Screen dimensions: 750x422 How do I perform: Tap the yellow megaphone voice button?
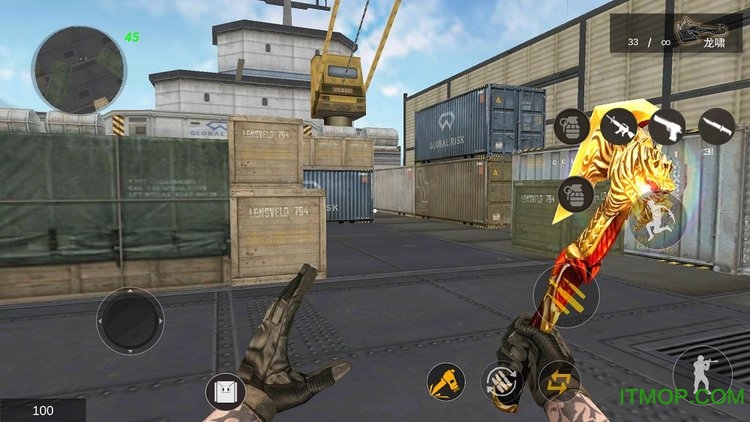(445, 381)
